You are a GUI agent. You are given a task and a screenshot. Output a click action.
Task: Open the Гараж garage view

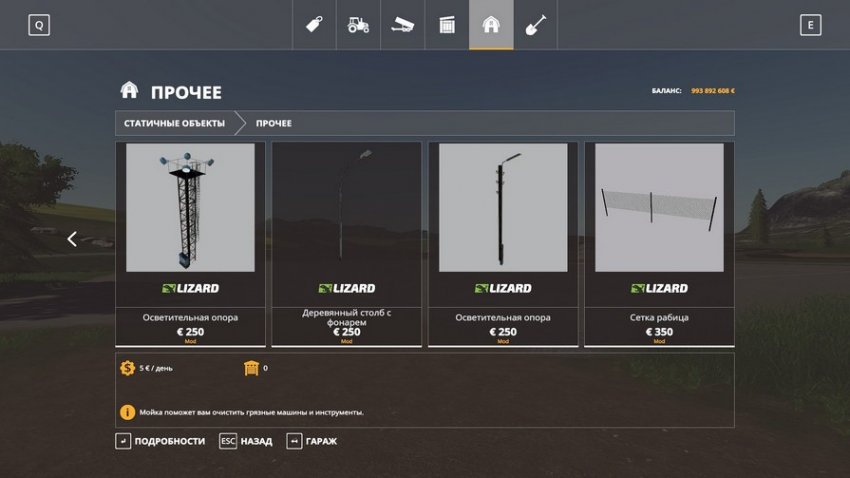312,441
